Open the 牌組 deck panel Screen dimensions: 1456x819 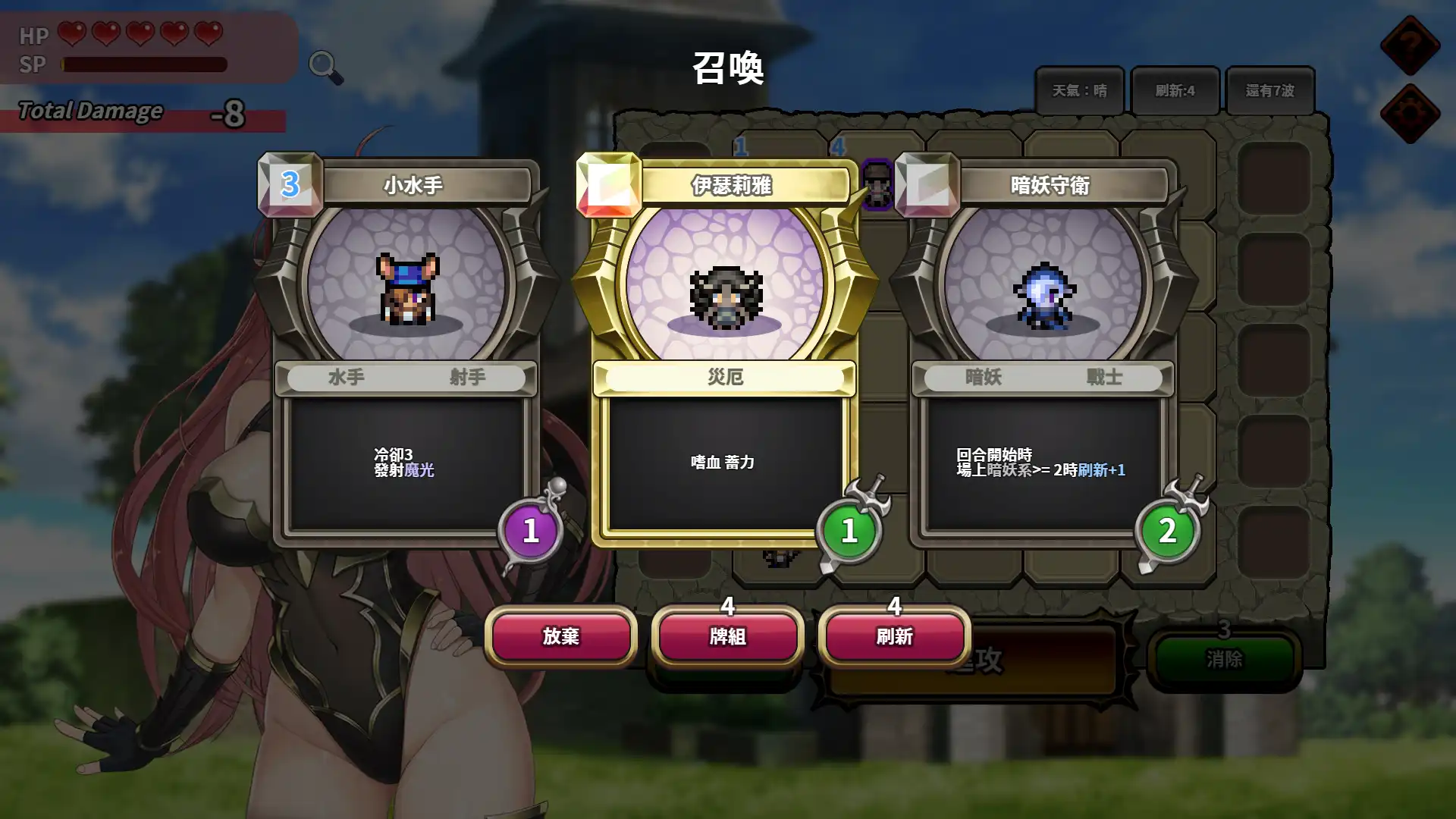(x=726, y=637)
